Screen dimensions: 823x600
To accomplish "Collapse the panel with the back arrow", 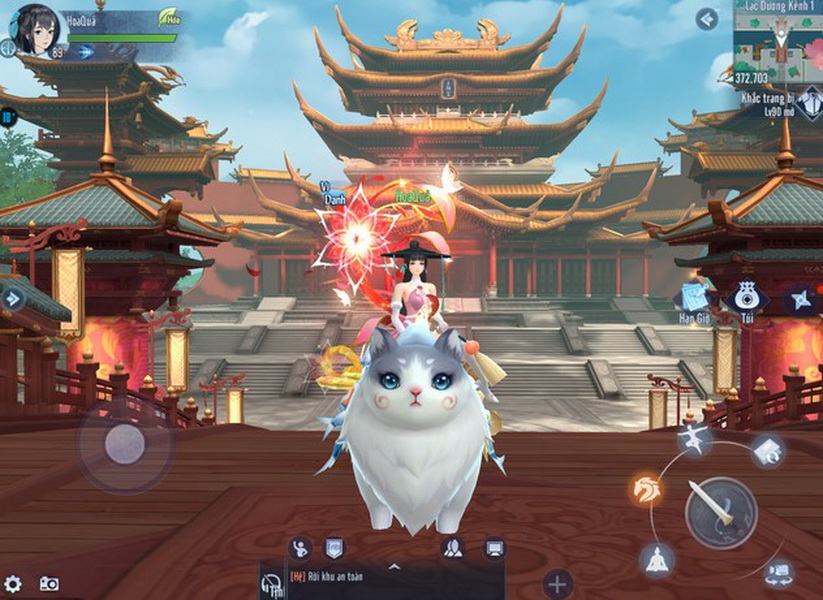I will 707,19.
